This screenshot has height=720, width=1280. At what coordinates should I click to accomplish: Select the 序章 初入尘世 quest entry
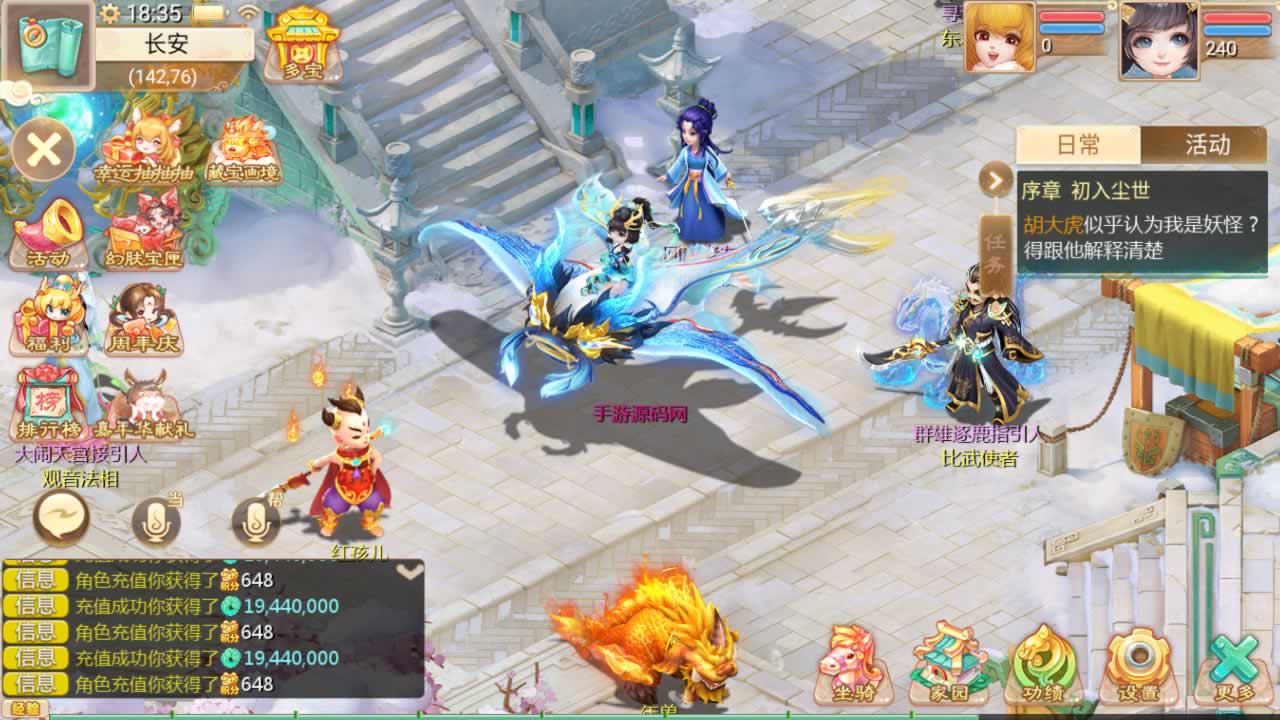click(x=1142, y=221)
